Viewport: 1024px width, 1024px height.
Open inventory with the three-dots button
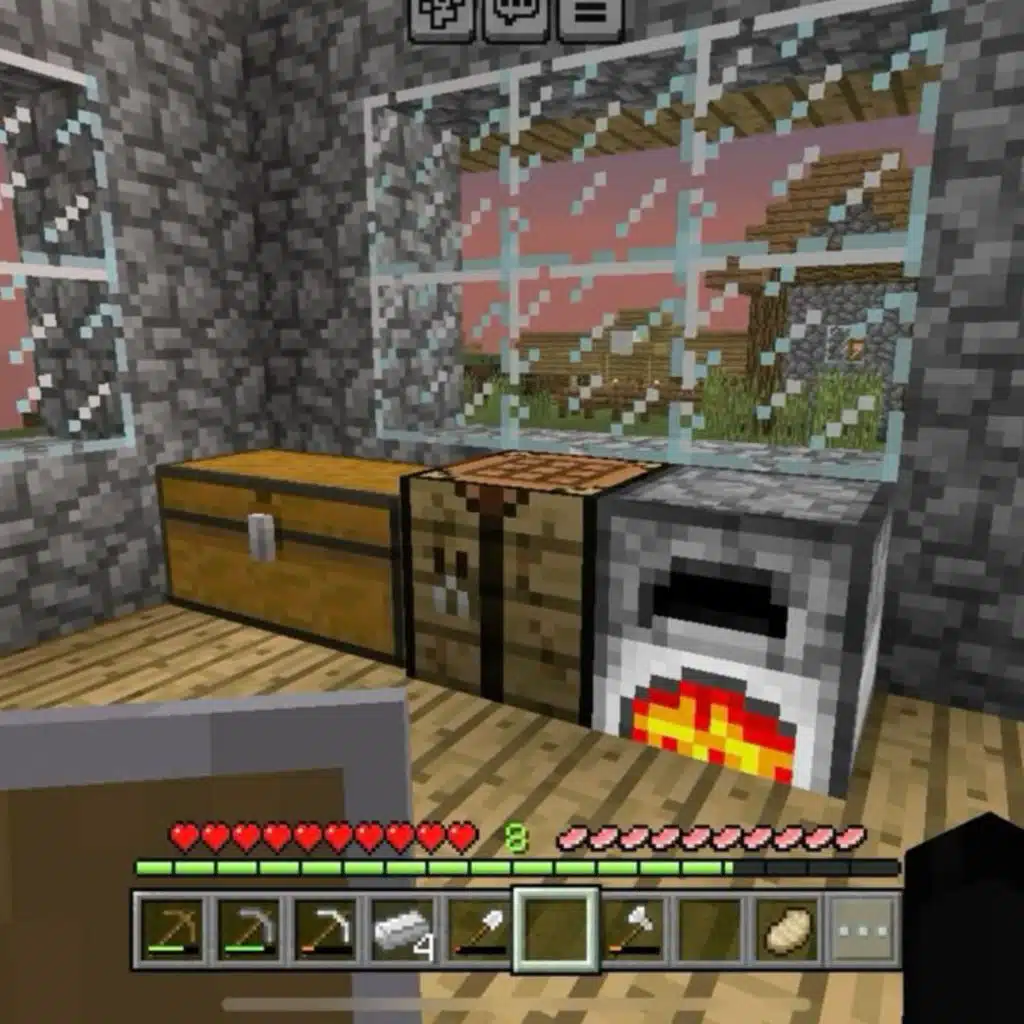coord(864,930)
